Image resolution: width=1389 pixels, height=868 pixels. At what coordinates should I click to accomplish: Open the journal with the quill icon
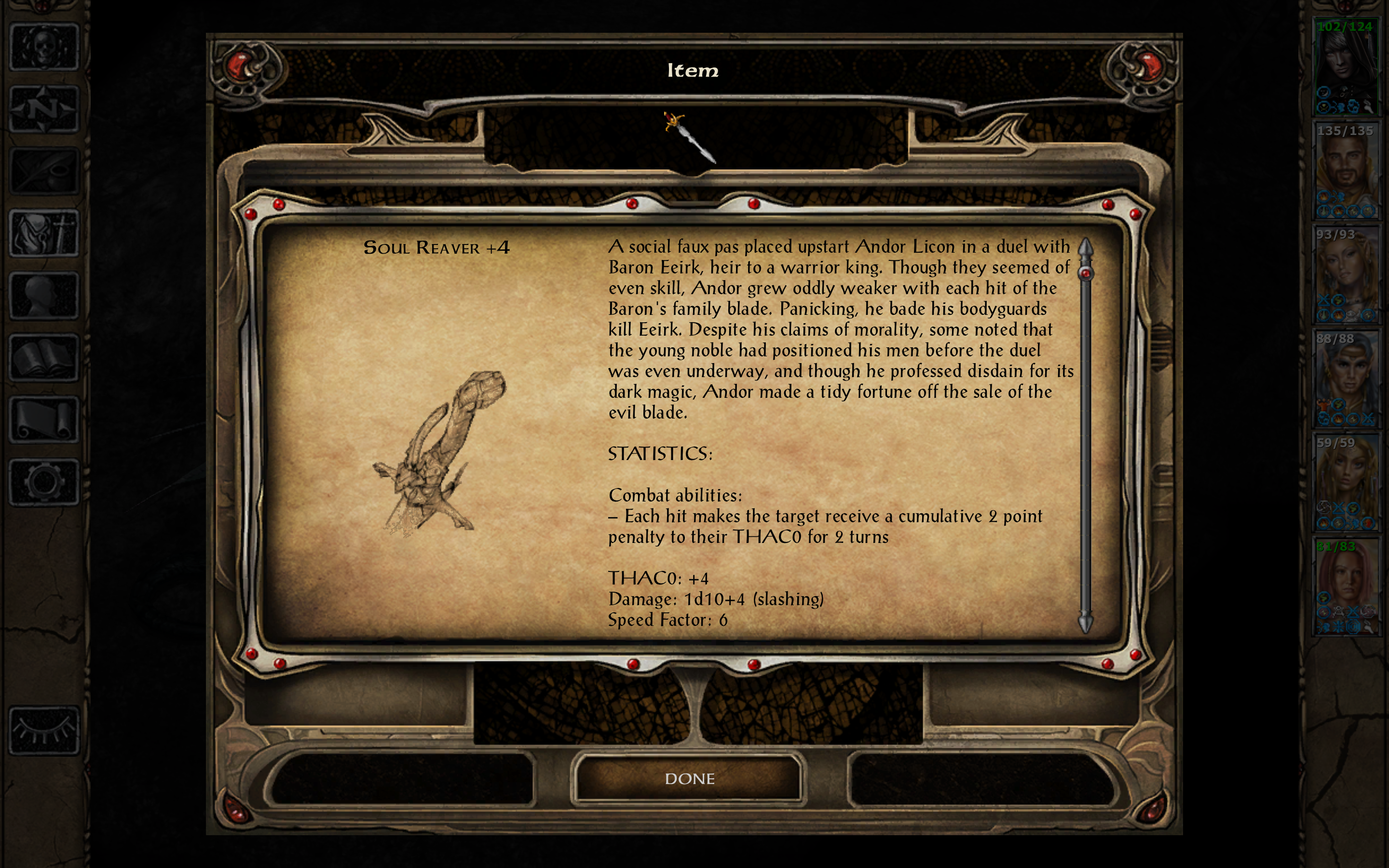point(44,171)
